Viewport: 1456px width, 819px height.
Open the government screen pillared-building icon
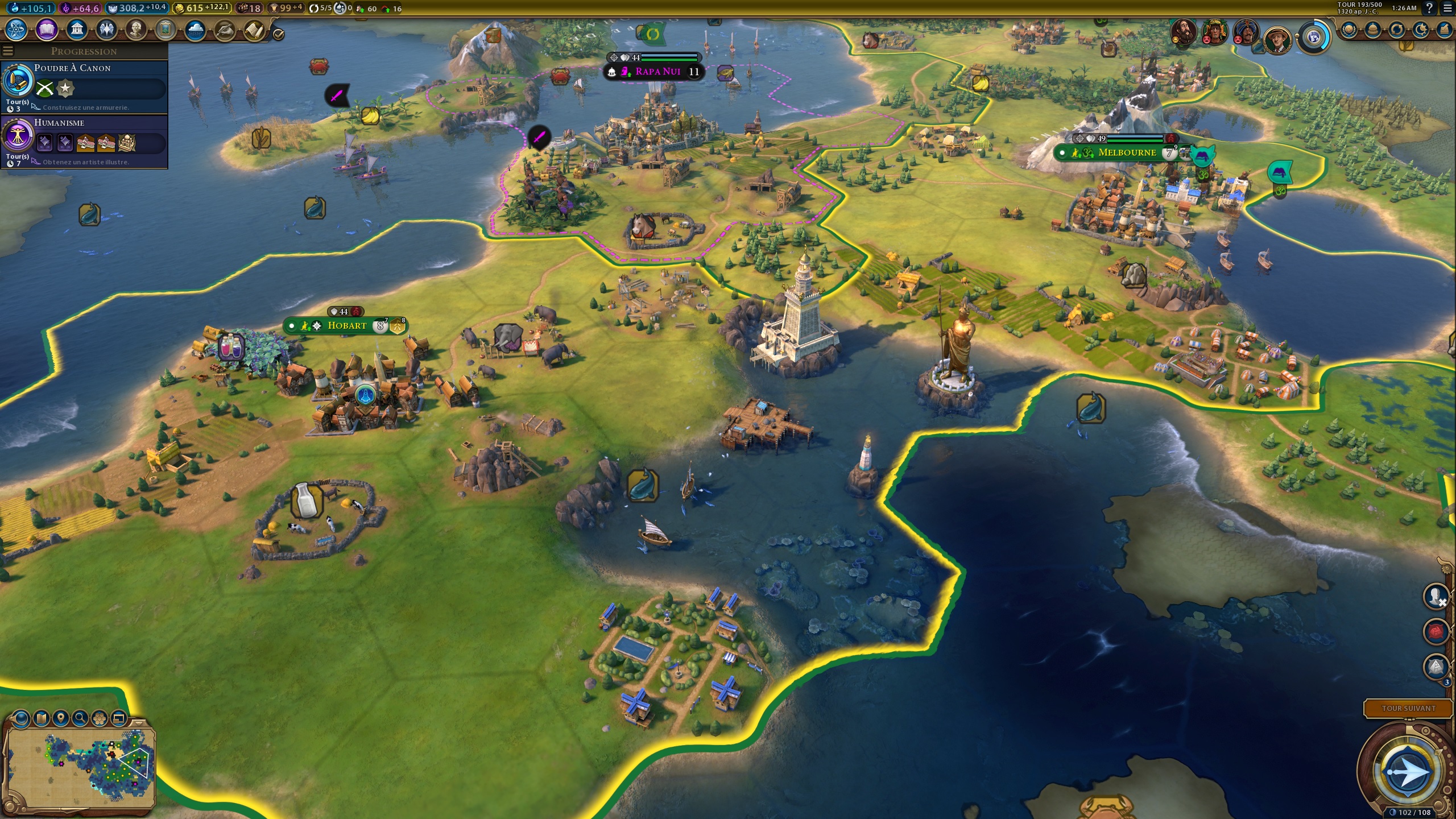pyautogui.click(x=77, y=30)
